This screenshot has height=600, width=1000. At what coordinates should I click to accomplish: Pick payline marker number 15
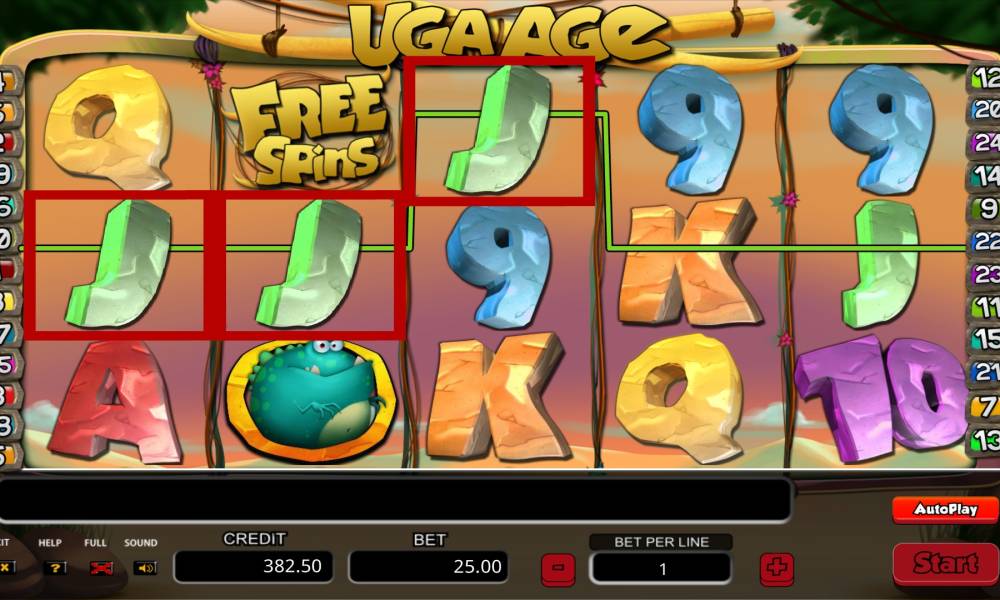(x=986, y=339)
